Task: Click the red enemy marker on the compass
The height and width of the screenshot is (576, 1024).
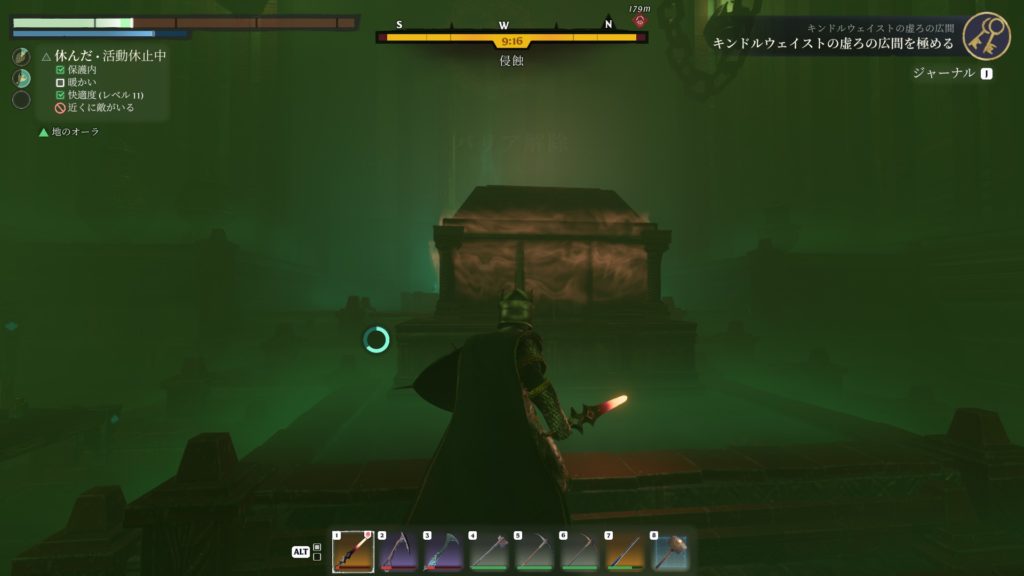Action: coord(639,20)
